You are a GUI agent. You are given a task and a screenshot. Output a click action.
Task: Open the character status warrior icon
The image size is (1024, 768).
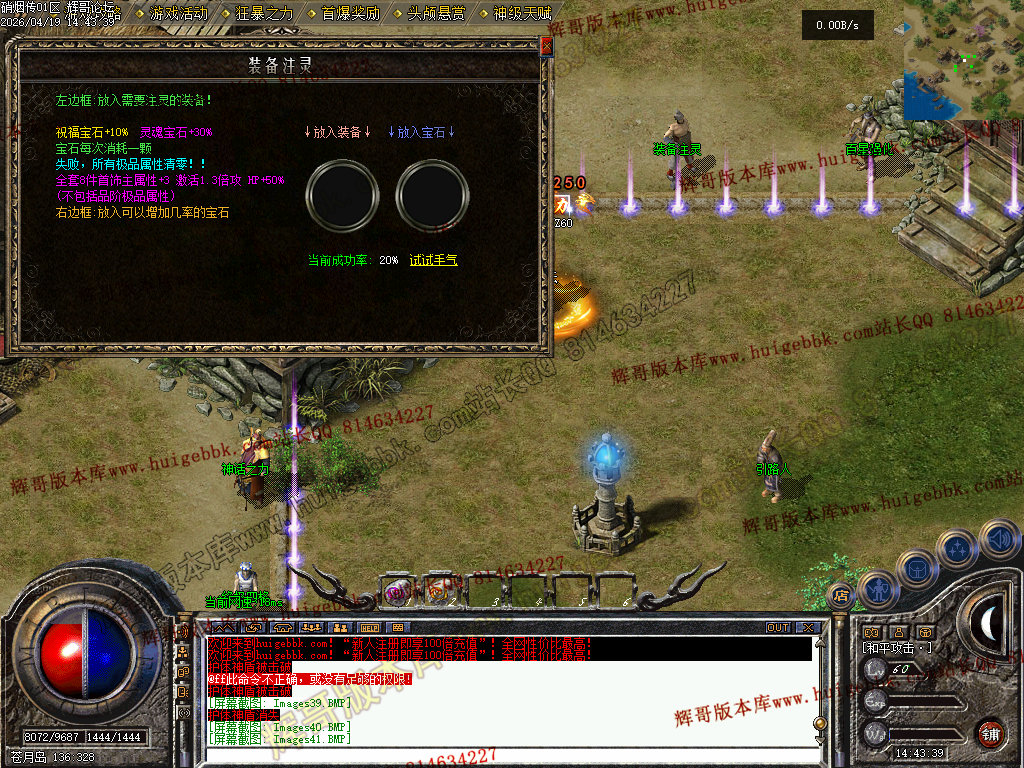pyautogui.click(x=877, y=589)
